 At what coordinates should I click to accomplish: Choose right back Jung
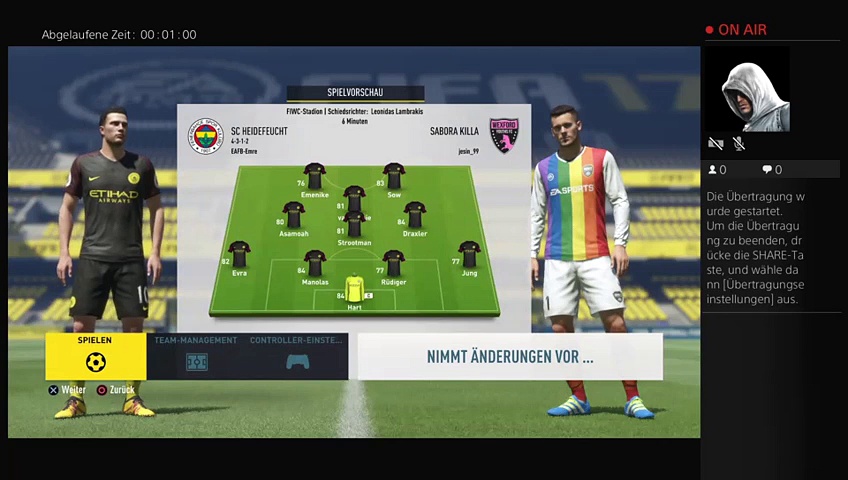469,254
